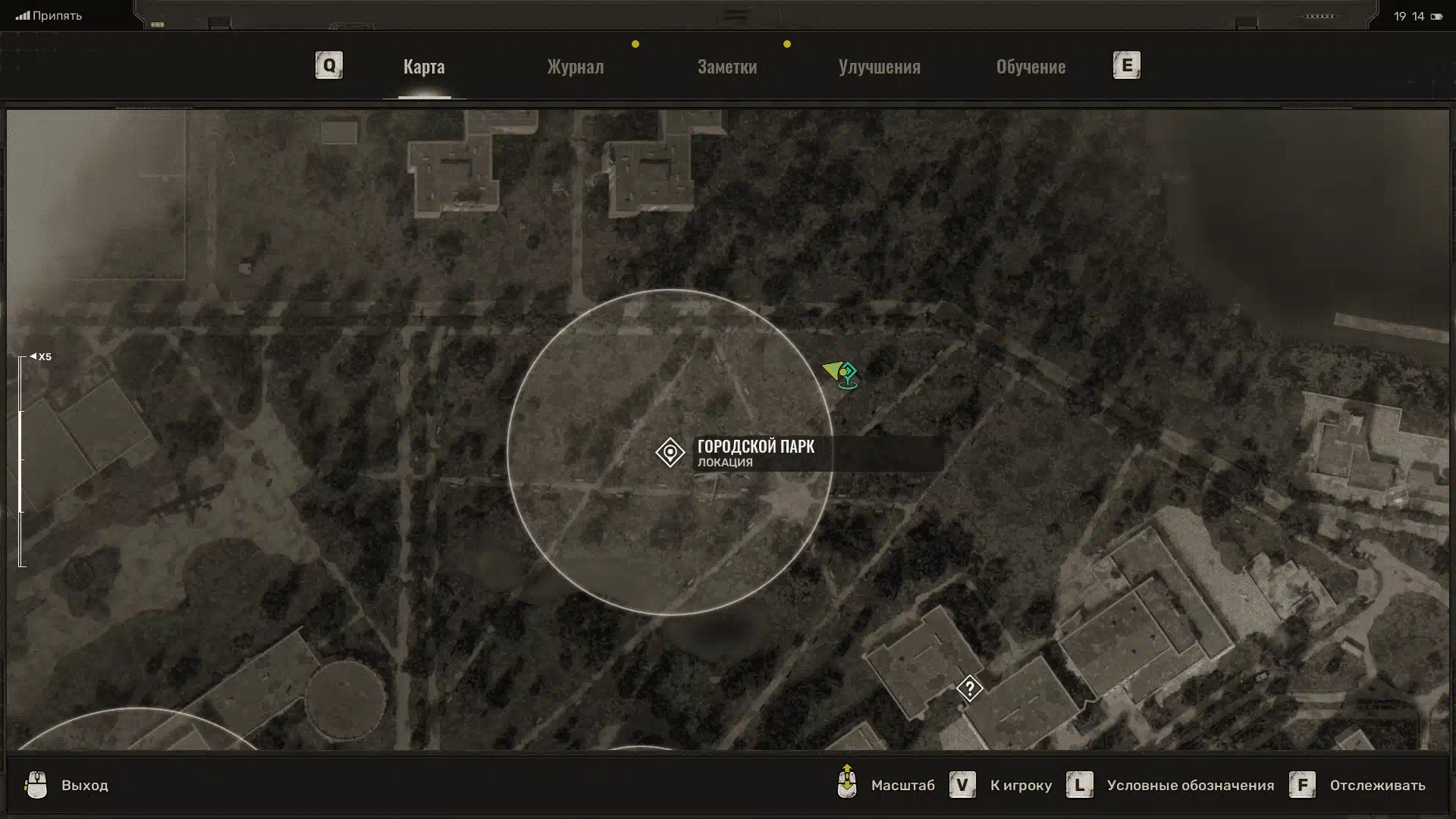Choose Отслеживать to track marker
The image size is (1456, 819).
(x=1376, y=786)
